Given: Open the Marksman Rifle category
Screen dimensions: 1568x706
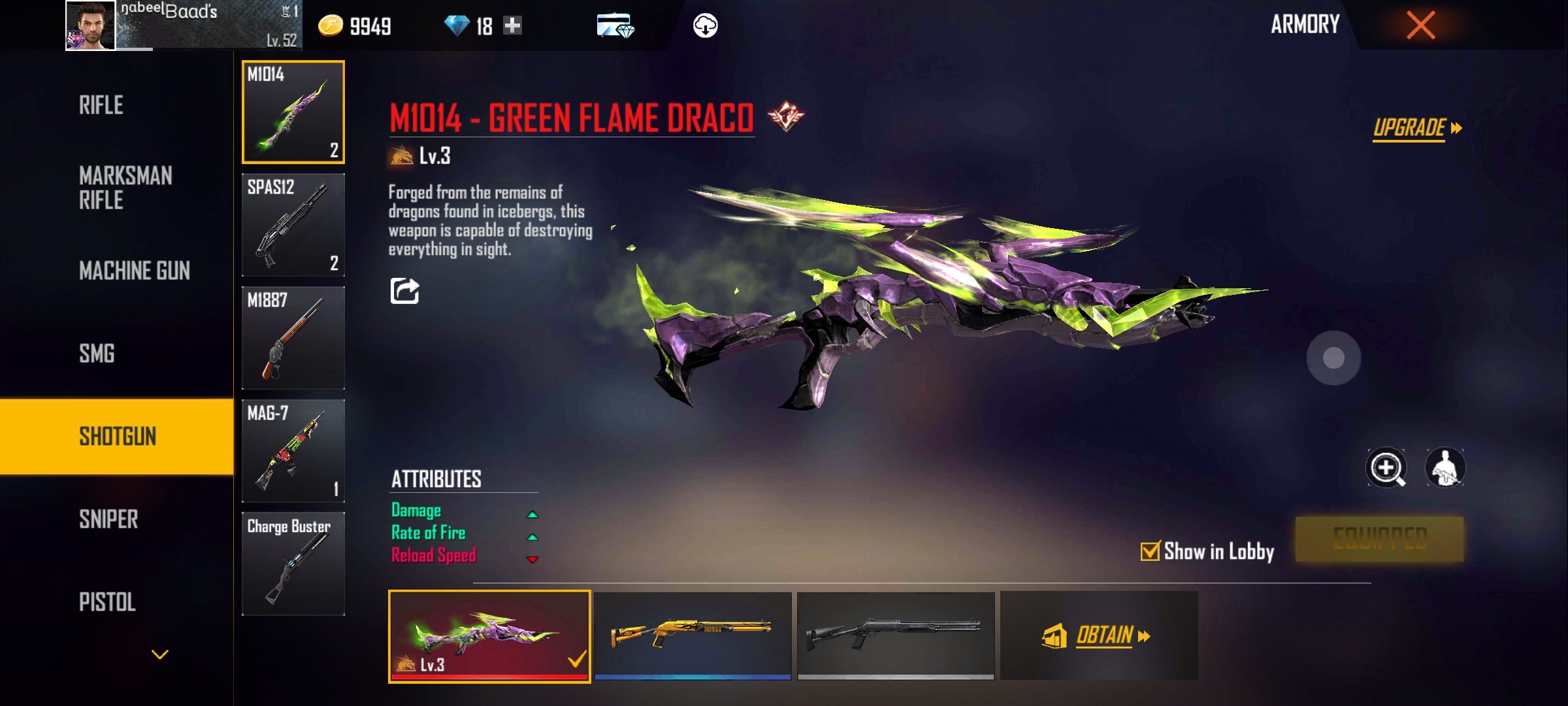Looking at the screenshot, I should (125, 188).
